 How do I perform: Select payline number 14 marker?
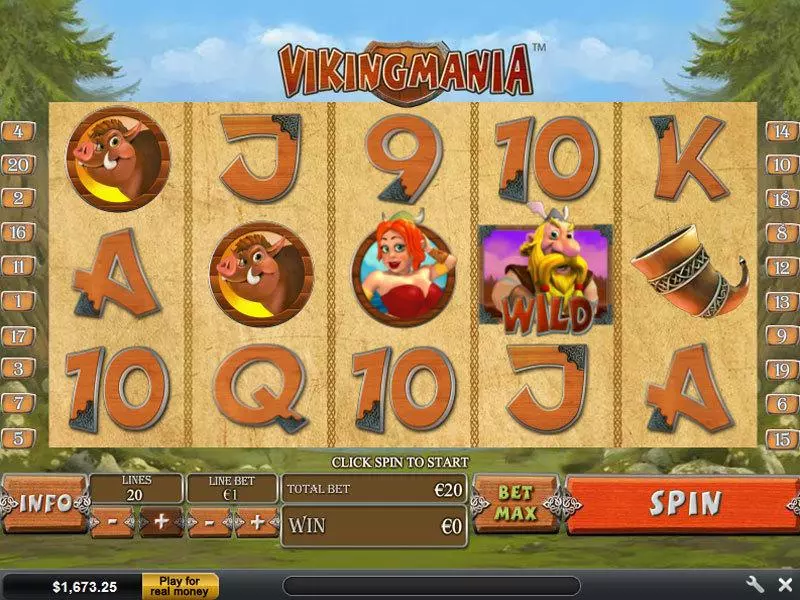pyautogui.click(x=781, y=131)
